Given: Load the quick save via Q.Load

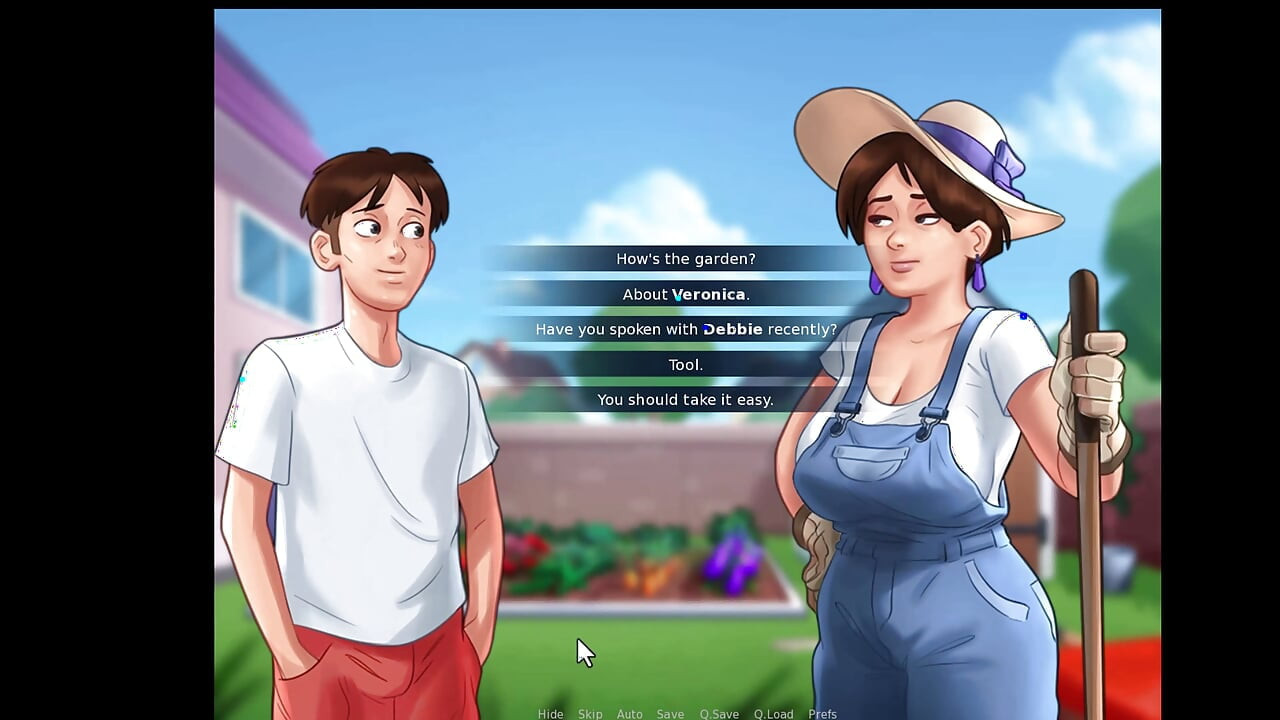Looking at the screenshot, I should pyautogui.click(x=774, y=714).
